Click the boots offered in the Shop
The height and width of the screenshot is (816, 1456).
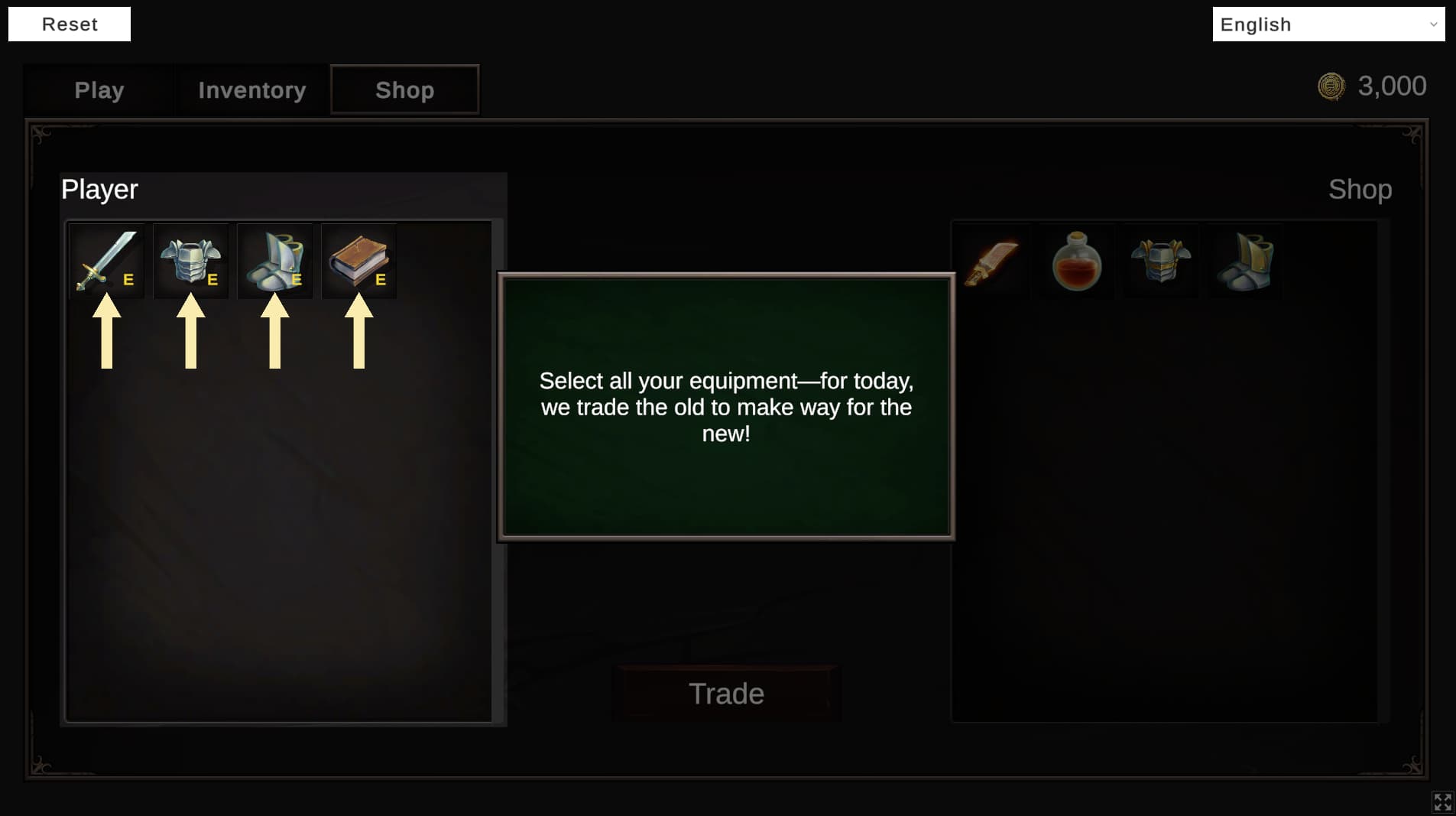coord(1243,262)
